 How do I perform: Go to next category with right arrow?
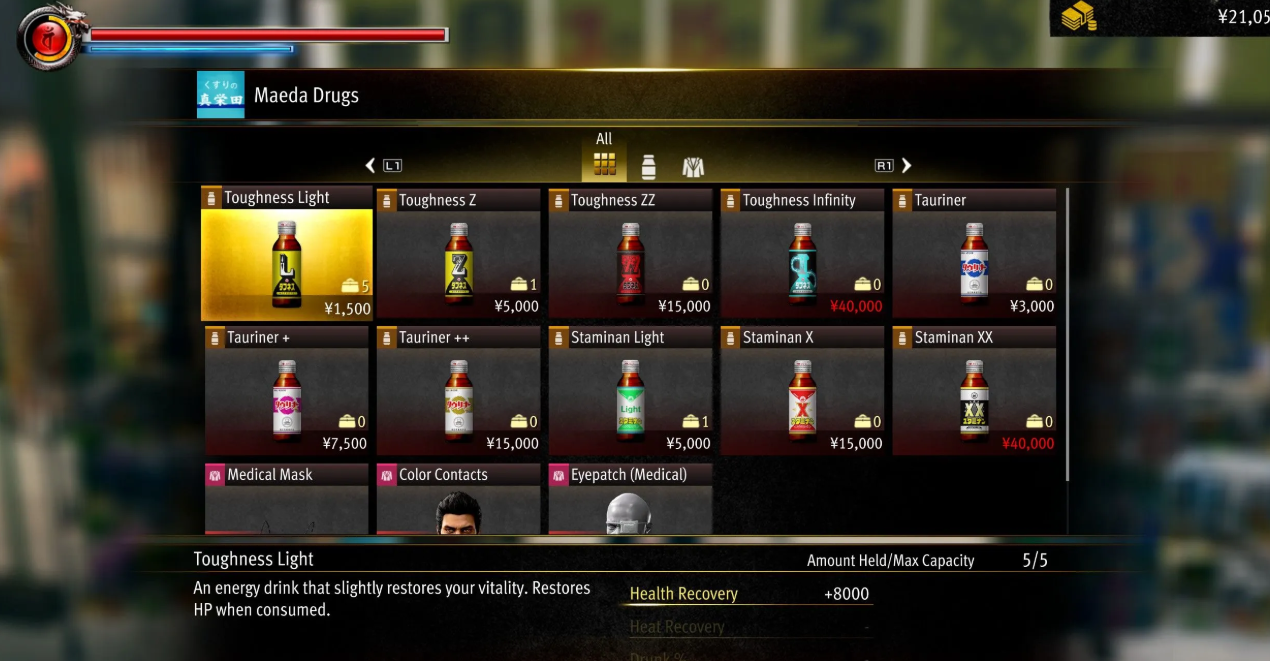(x=906, y=165)
